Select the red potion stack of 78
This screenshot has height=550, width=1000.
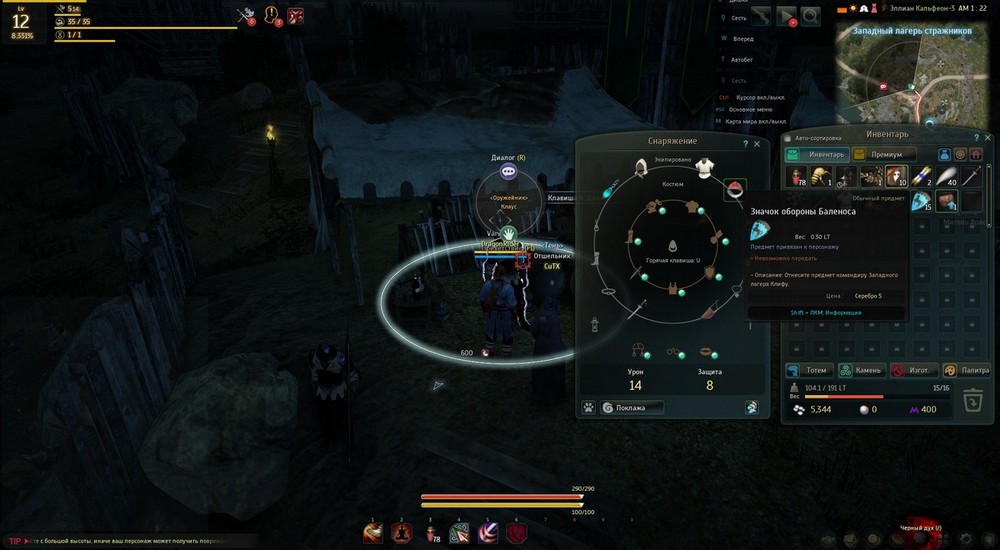point(797,177)
